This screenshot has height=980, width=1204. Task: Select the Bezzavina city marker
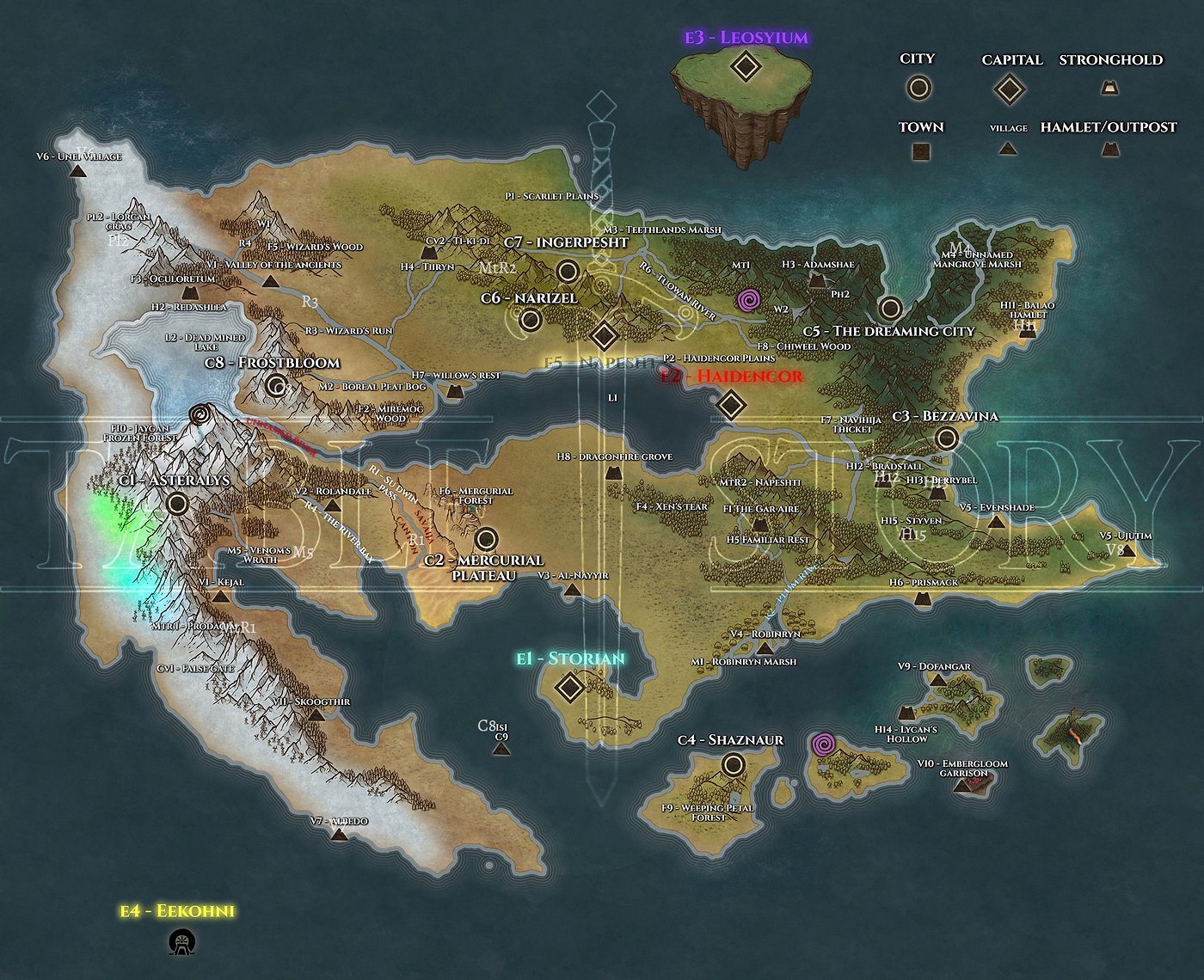coord(947,438)
